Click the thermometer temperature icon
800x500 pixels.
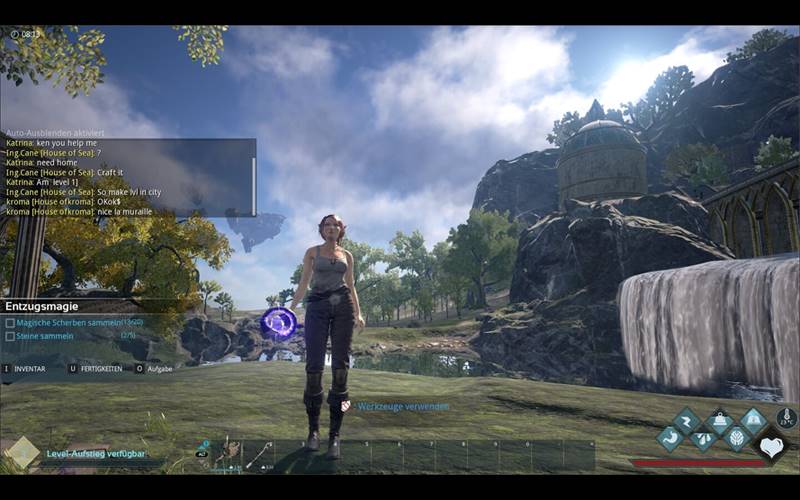[786, 418]
